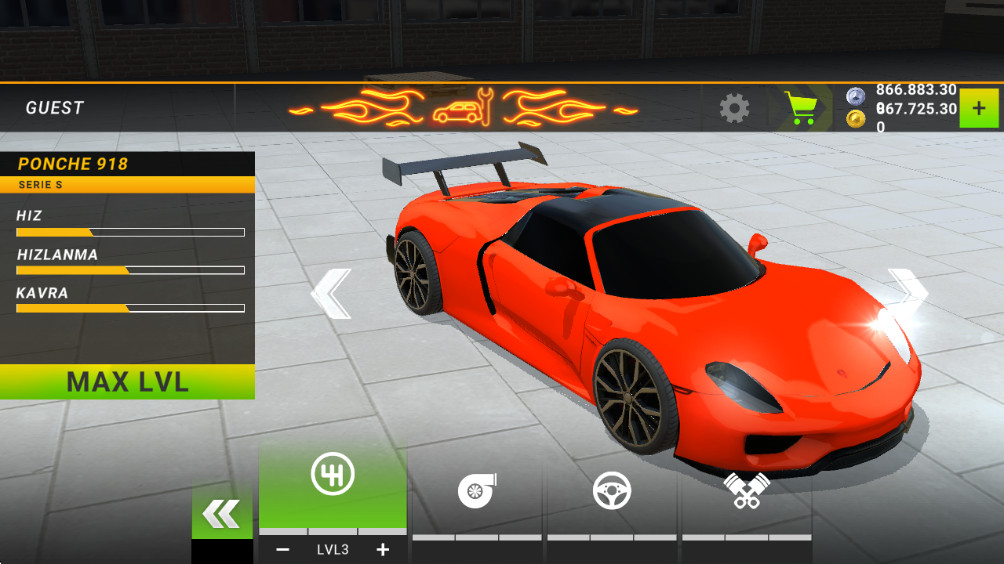Show the previous car
The width and height of the screenshot is (1004, 564).
[332, 294]
